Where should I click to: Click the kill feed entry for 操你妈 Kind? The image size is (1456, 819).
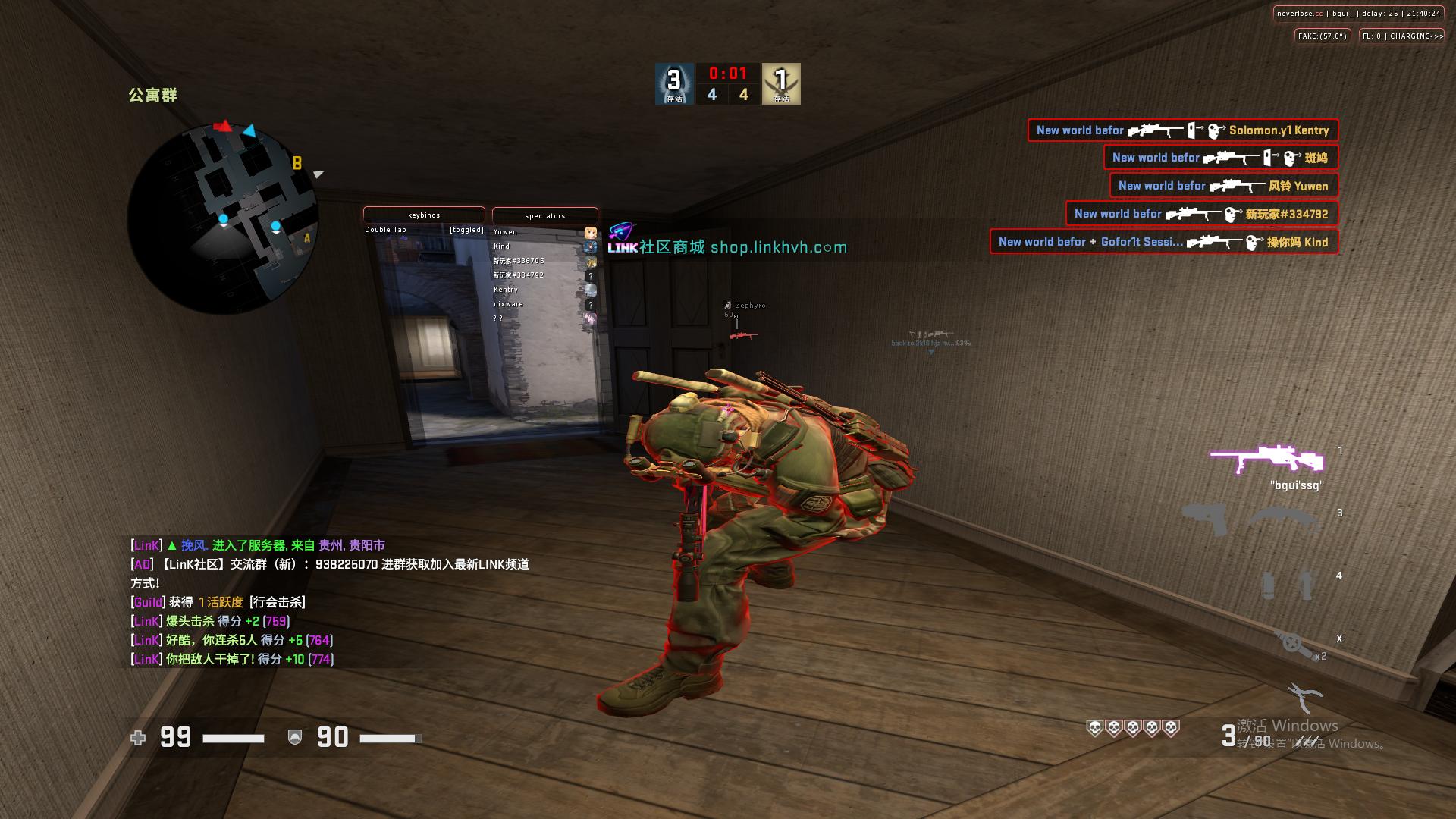pos(1163,242)
